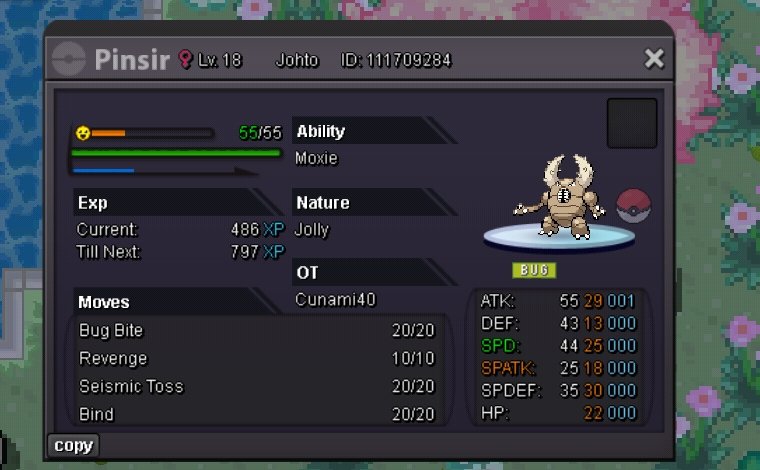Click the empty held item slot
The image size is (760, 470).
click(x=632, y=123)
